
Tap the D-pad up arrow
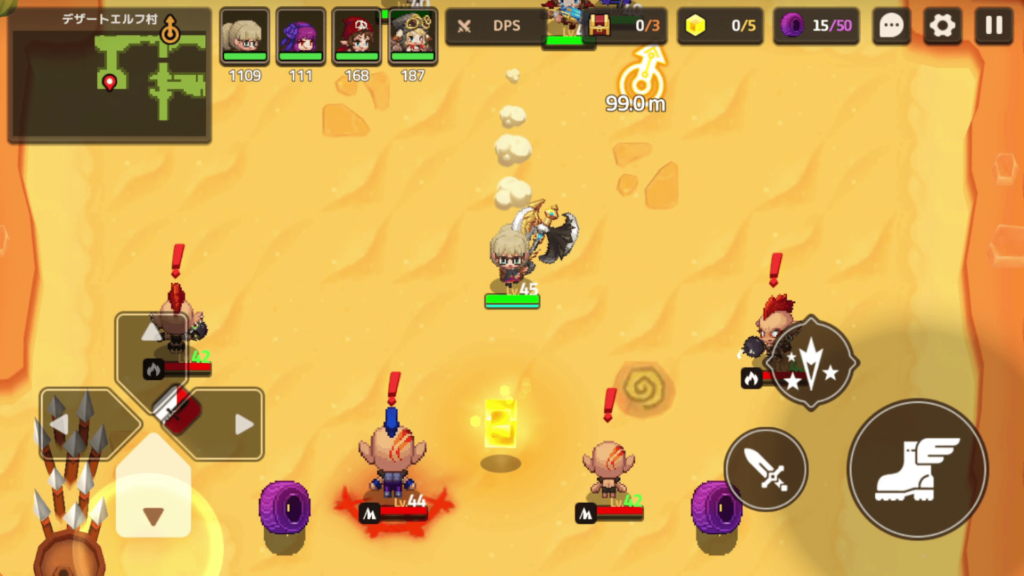152,334
